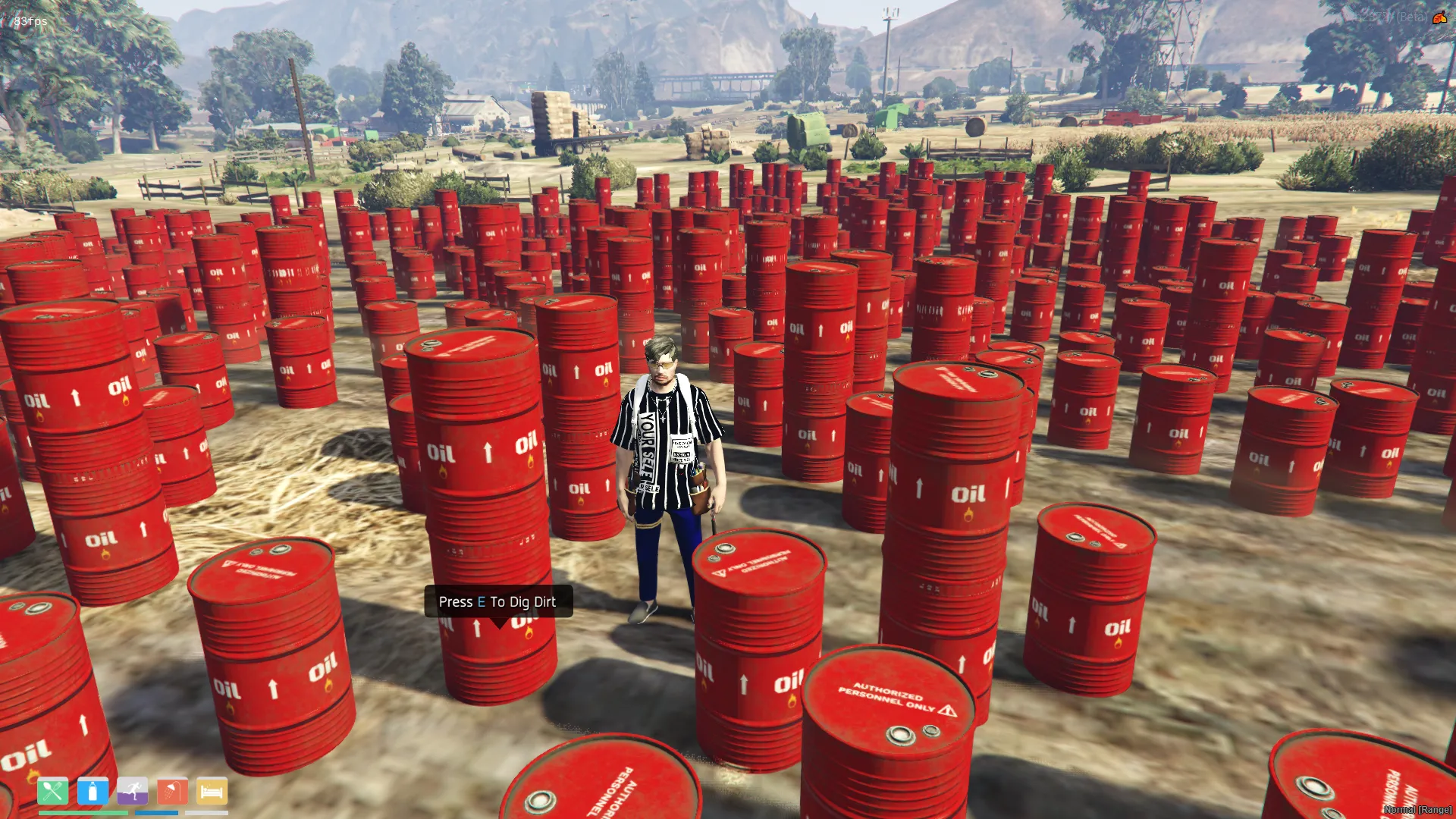This screenshot has width=1456, height=819.
Task: Click the blue thirst progress bar
Action: click(x=157, y=813)
